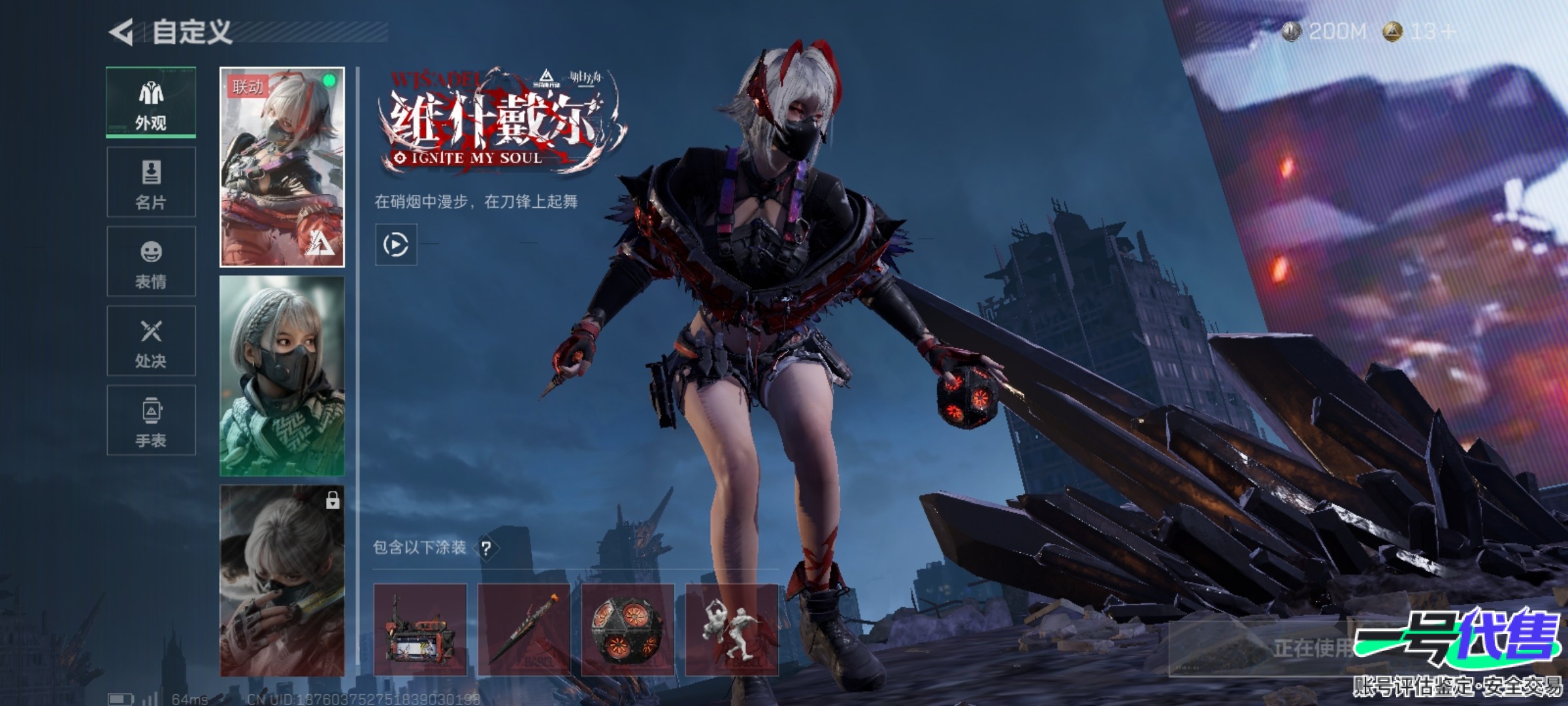Select the 联动 Wiš'adel collab skin thumbnail
1568x706 pixels.
click(282, 167)
